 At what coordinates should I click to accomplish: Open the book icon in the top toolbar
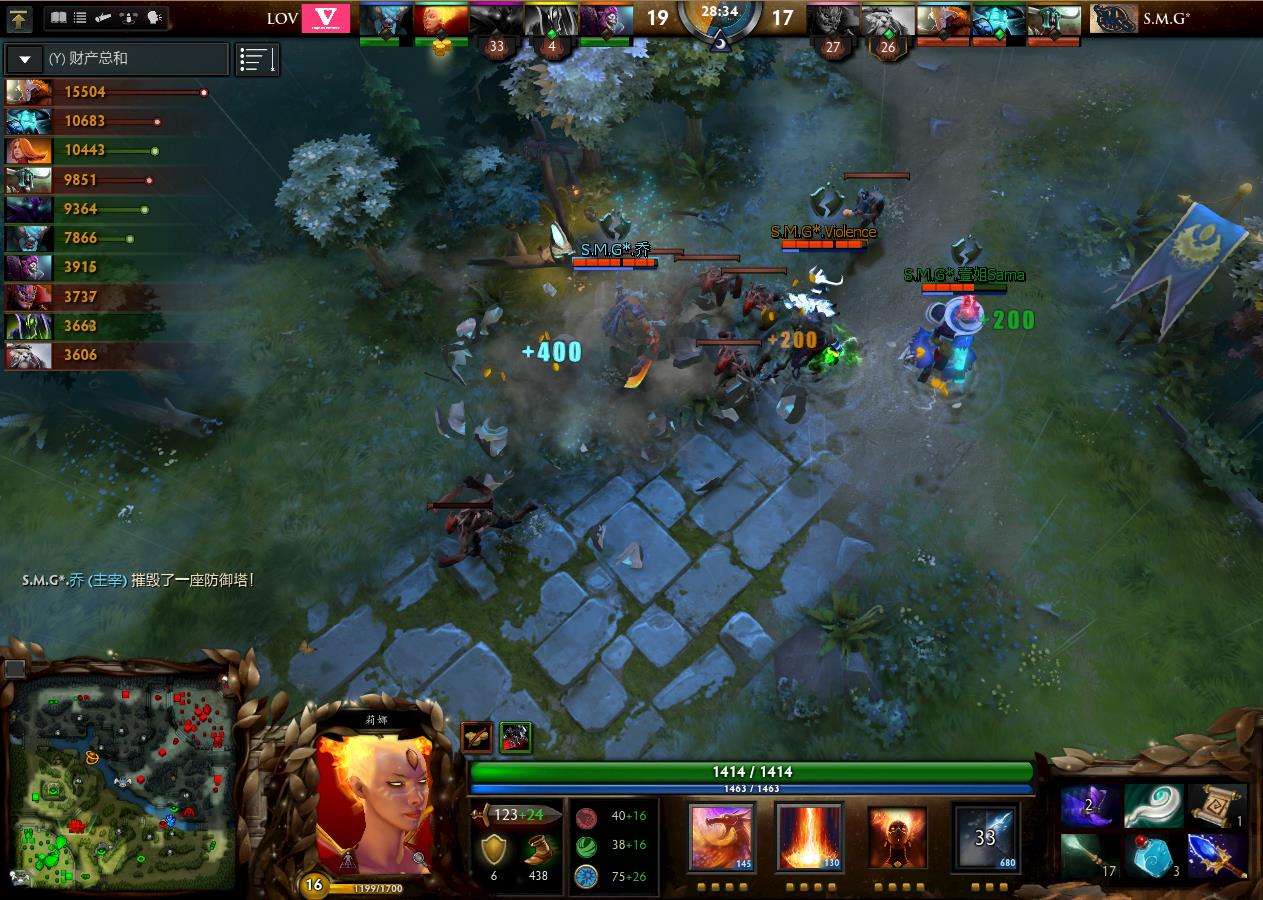point(58,18)
